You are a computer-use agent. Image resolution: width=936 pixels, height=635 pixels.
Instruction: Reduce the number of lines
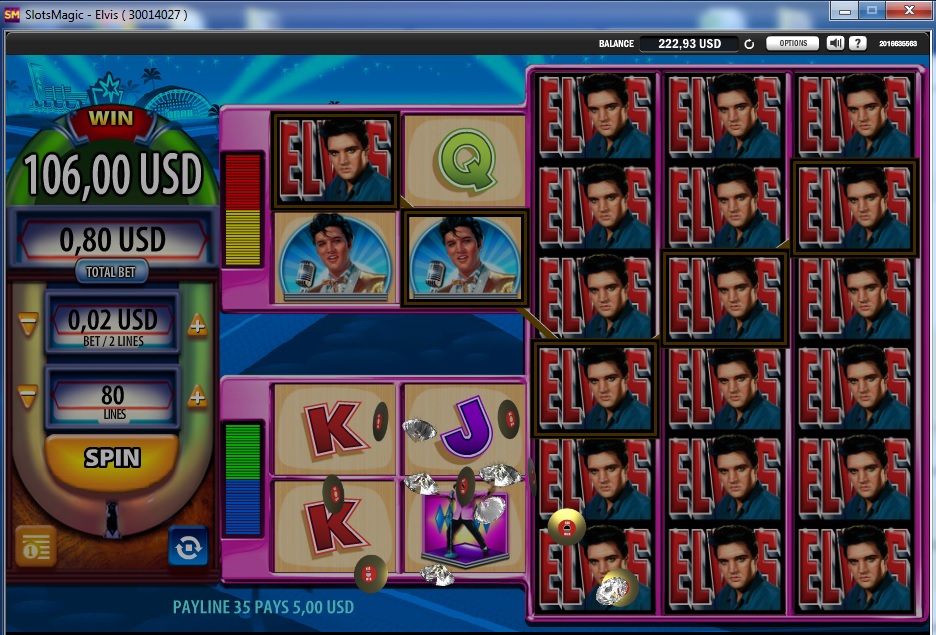click(28, 396)
